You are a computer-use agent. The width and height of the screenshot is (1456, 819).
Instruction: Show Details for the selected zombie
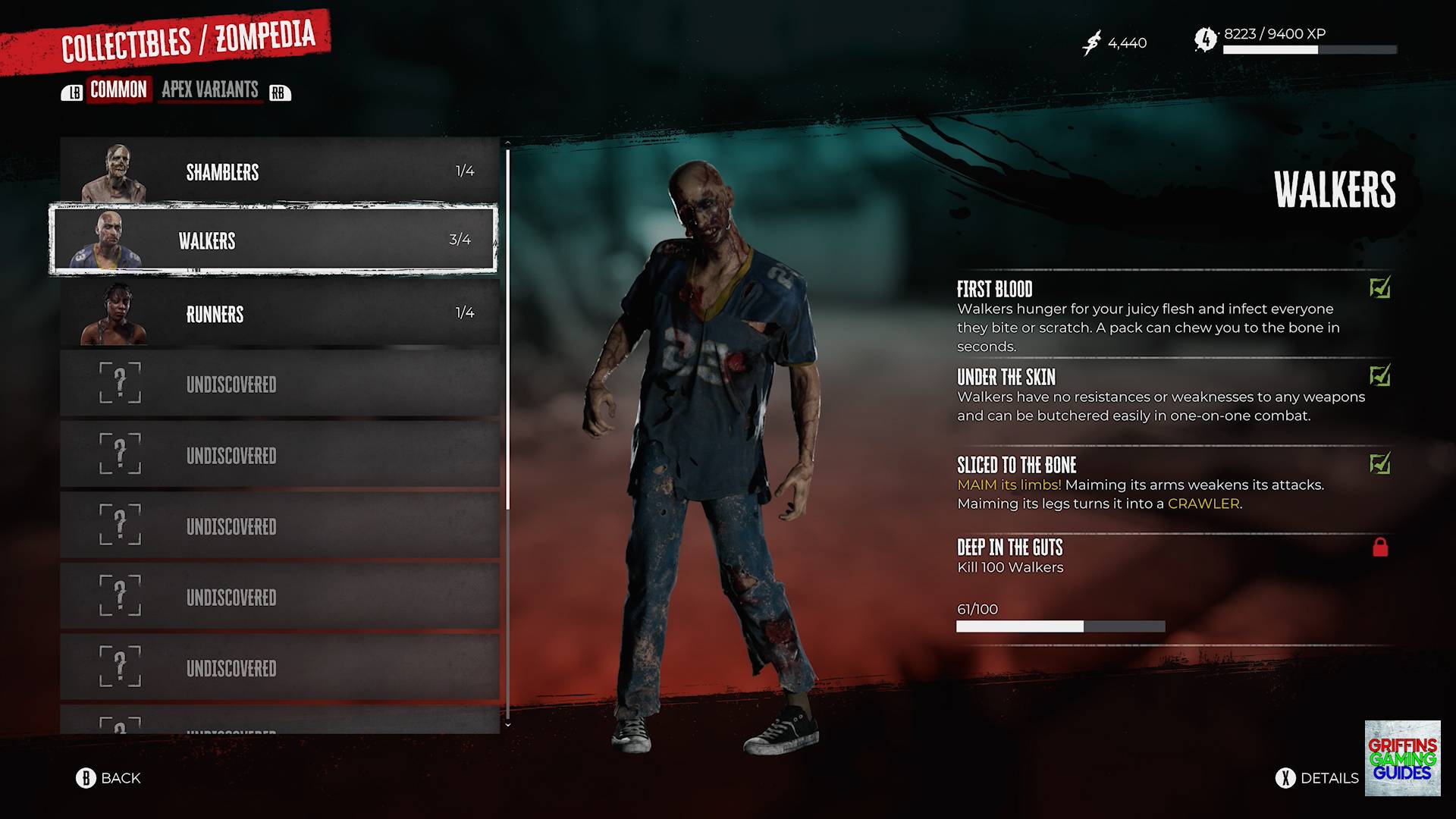point(1317,778)
